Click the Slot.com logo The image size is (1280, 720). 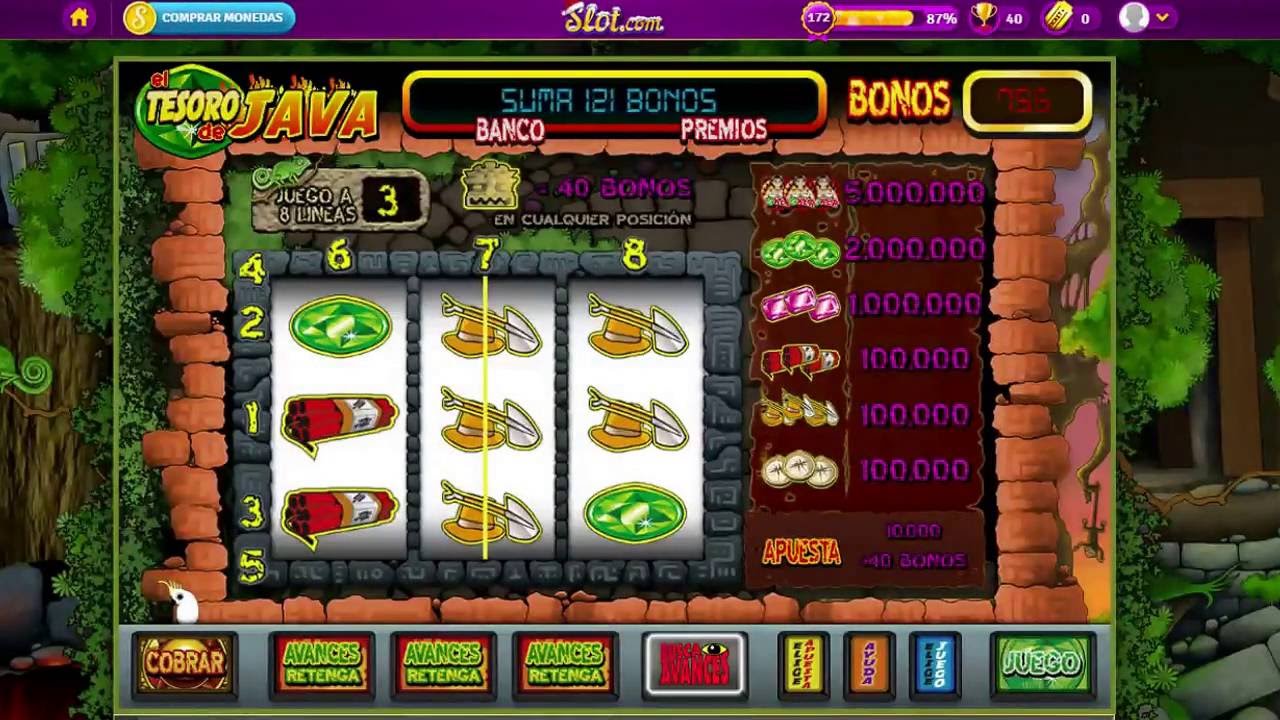pyautogui.click(x=613, y=17)
